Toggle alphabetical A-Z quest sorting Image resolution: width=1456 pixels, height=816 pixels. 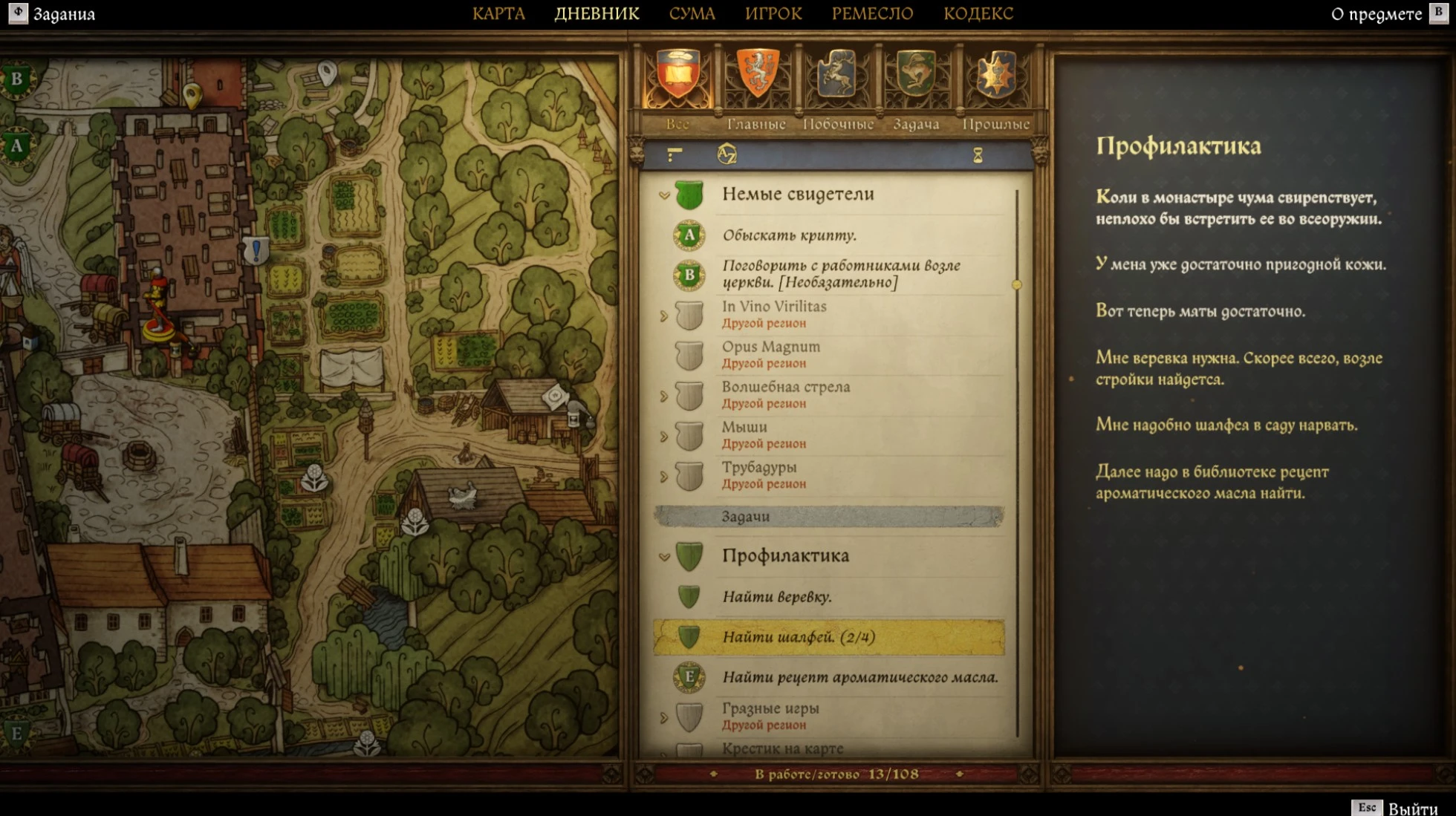click(x=727, y=154)
